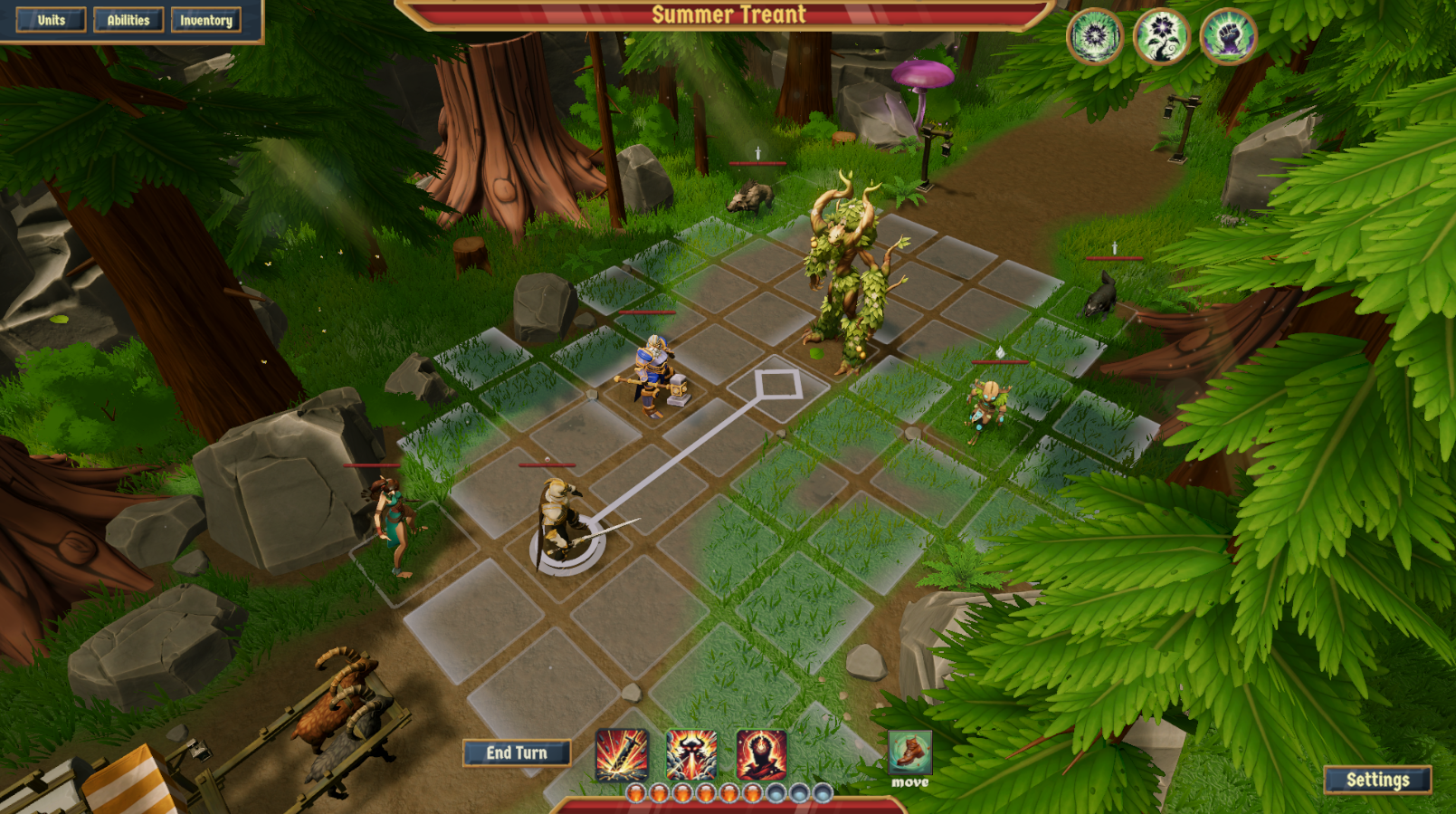
Task: Activate the sword ground-slam ability
Action: tap(622, 754)
